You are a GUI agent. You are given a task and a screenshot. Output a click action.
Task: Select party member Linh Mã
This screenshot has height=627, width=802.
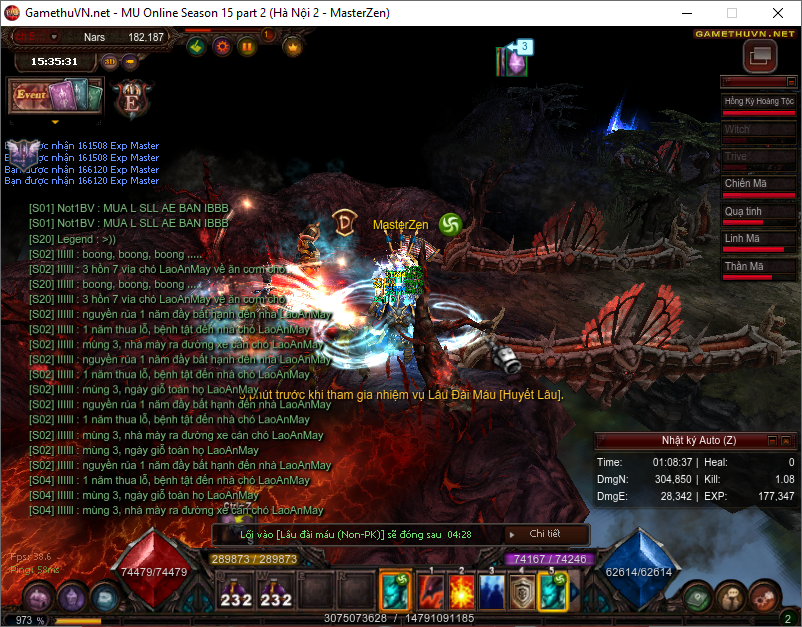click(x=758, y=239)
